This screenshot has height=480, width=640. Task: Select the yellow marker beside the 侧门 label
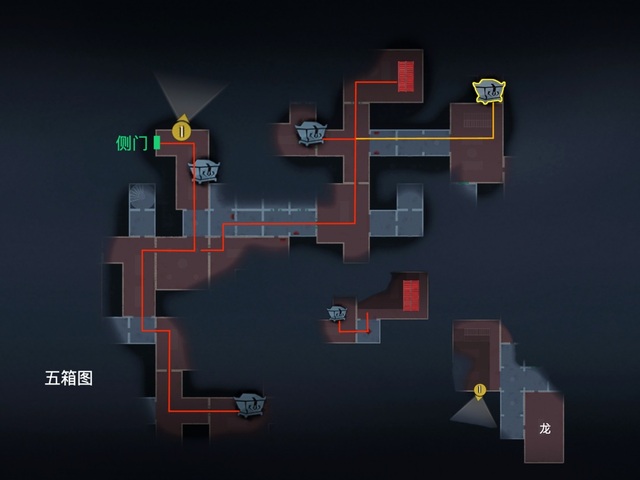point(181,130)
